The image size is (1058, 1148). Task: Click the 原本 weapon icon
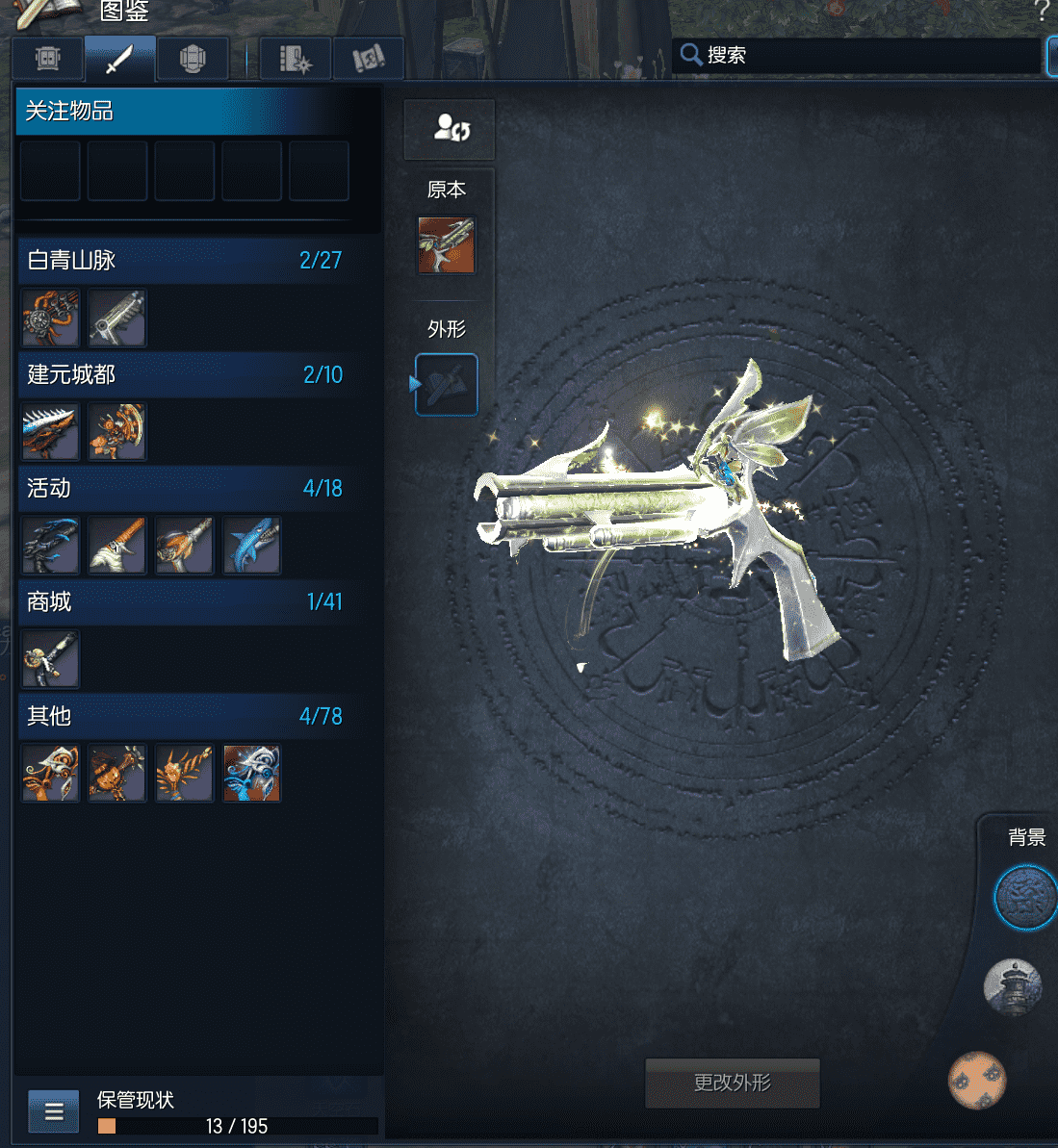tap(446, 245)
